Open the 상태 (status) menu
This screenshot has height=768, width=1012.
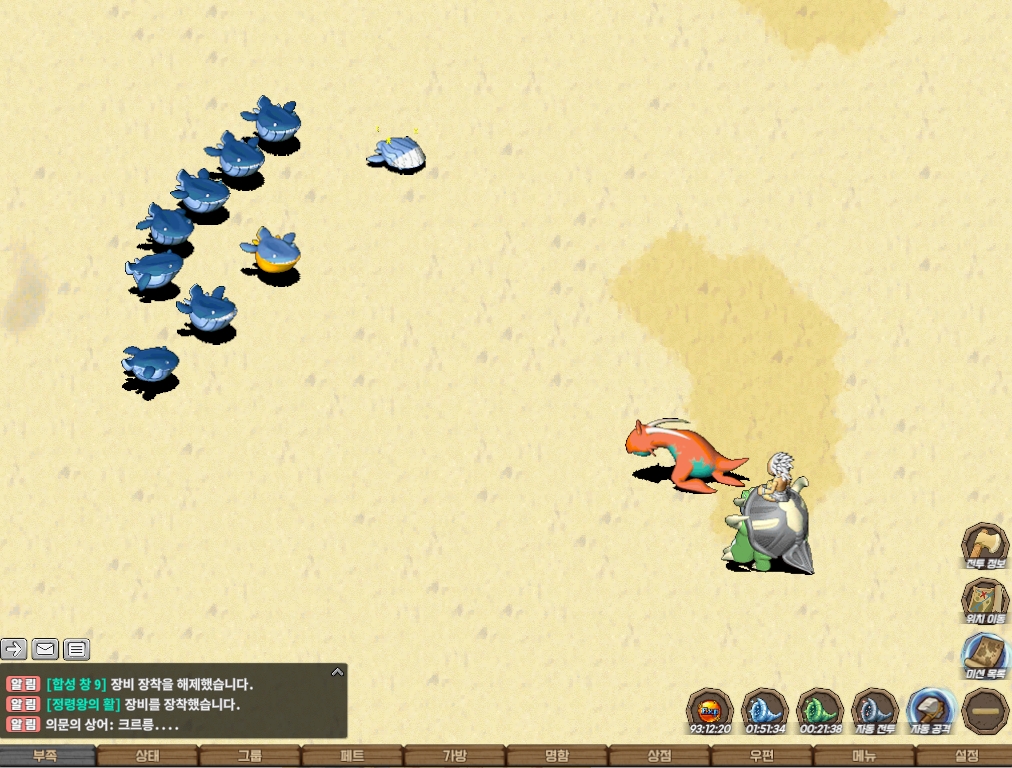click(147, 757)
